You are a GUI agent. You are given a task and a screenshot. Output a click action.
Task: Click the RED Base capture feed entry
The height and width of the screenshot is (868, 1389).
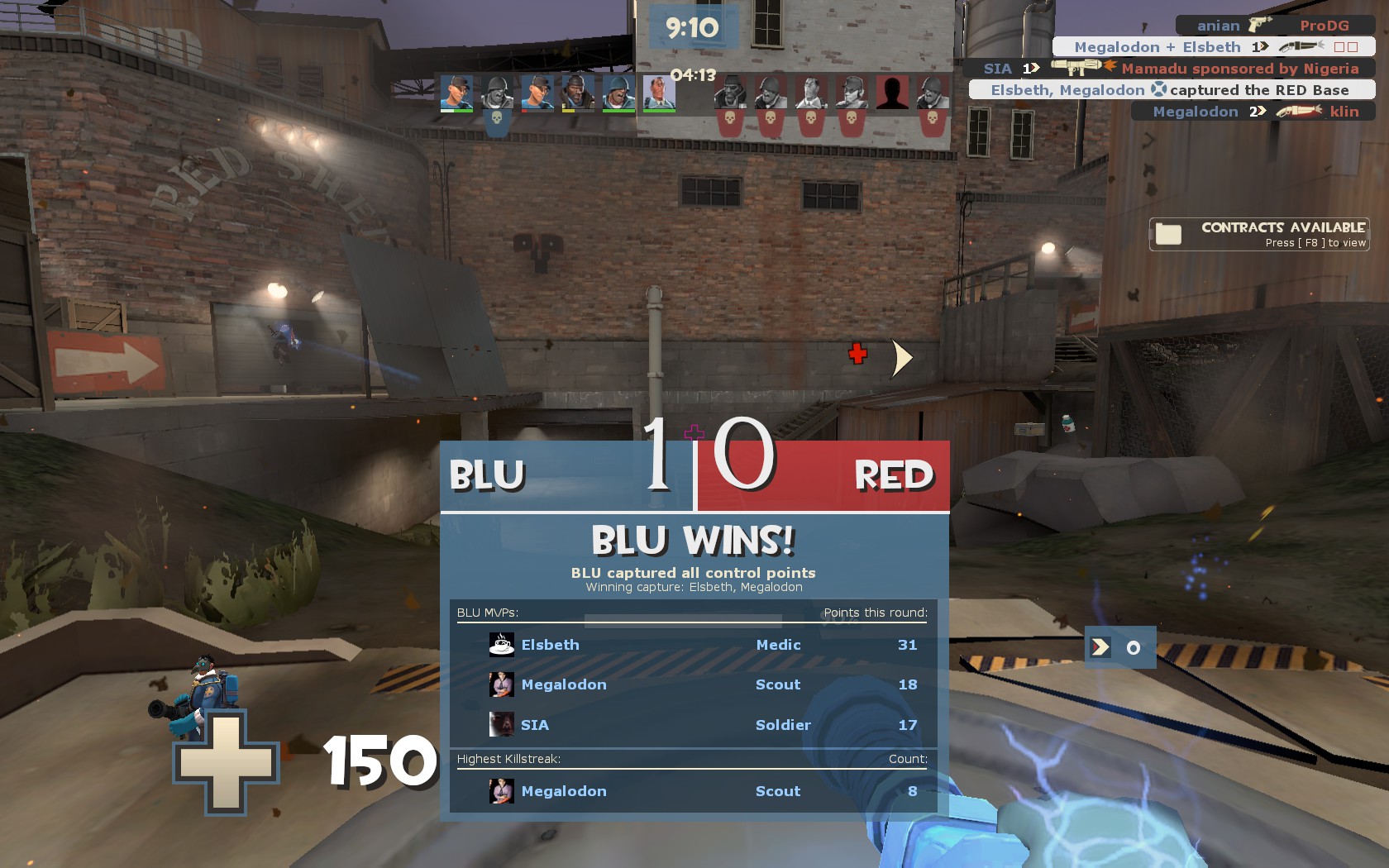pyautogui.click(x=1171, y=90)
